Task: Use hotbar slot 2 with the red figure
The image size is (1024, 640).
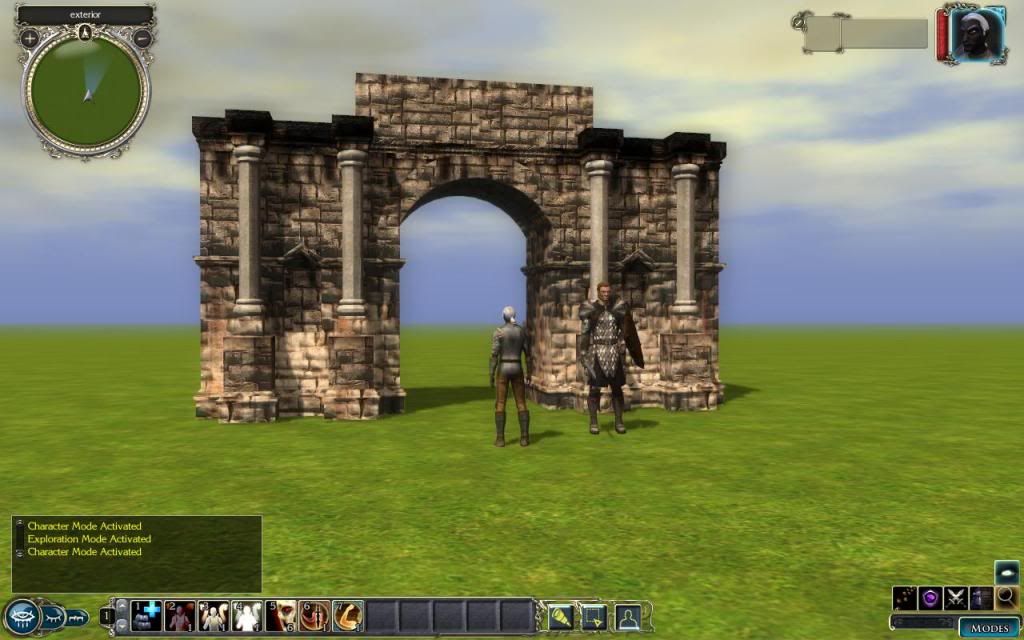Action: pyautogui.click(x=180, y=615)
